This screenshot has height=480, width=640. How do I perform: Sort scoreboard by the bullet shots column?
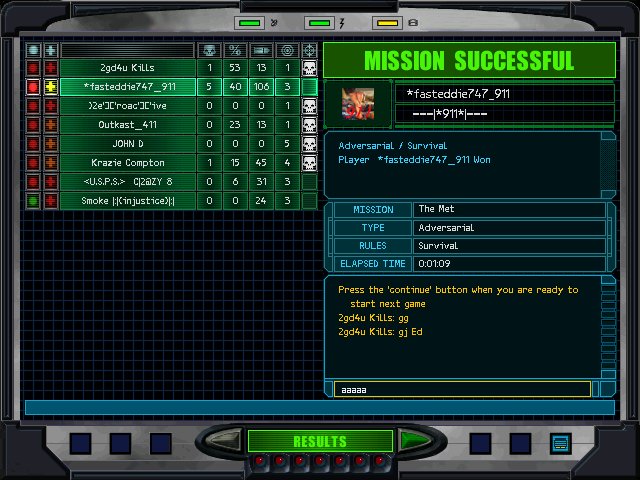point(261,49)
